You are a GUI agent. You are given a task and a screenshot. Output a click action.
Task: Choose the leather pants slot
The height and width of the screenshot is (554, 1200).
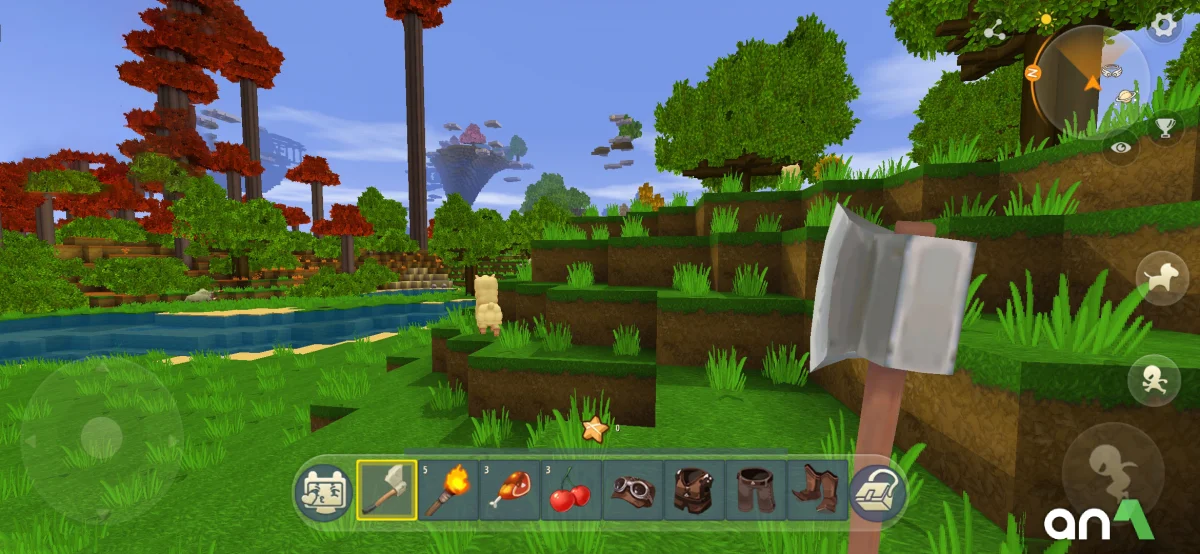pyautogui.click(x=756, y=490)
